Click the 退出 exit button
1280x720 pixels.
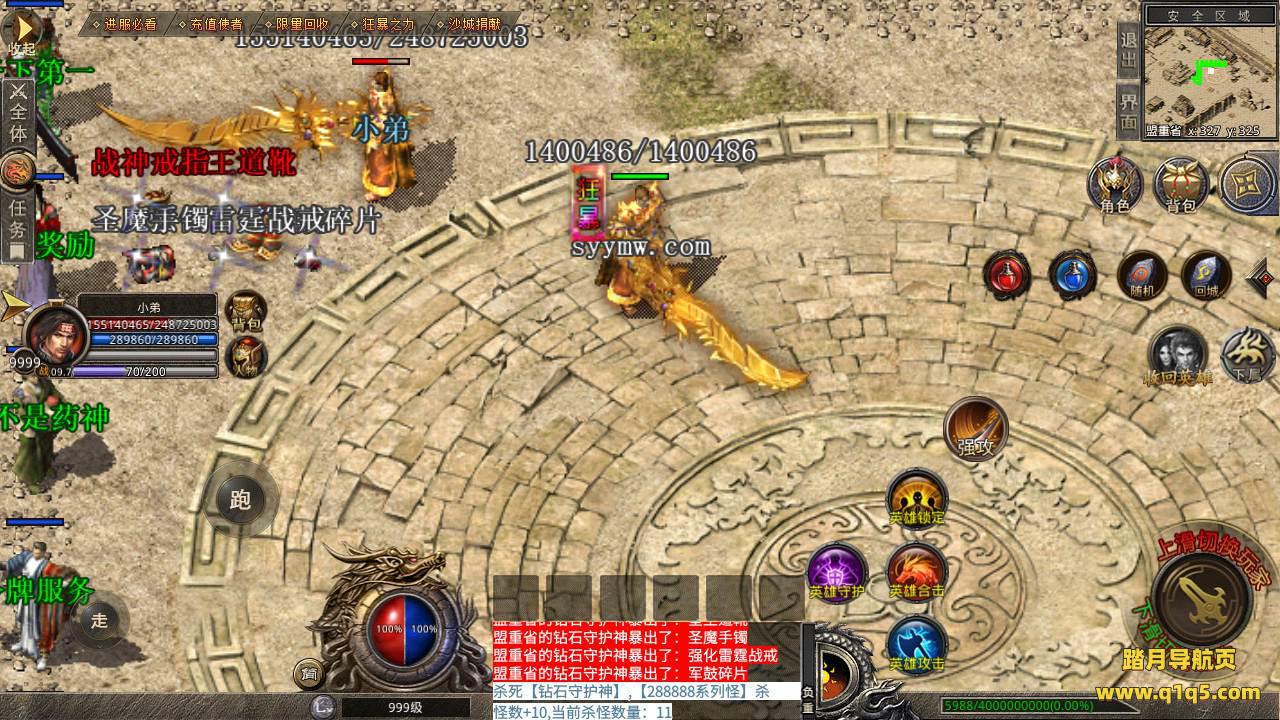(x=1129, y=54)
